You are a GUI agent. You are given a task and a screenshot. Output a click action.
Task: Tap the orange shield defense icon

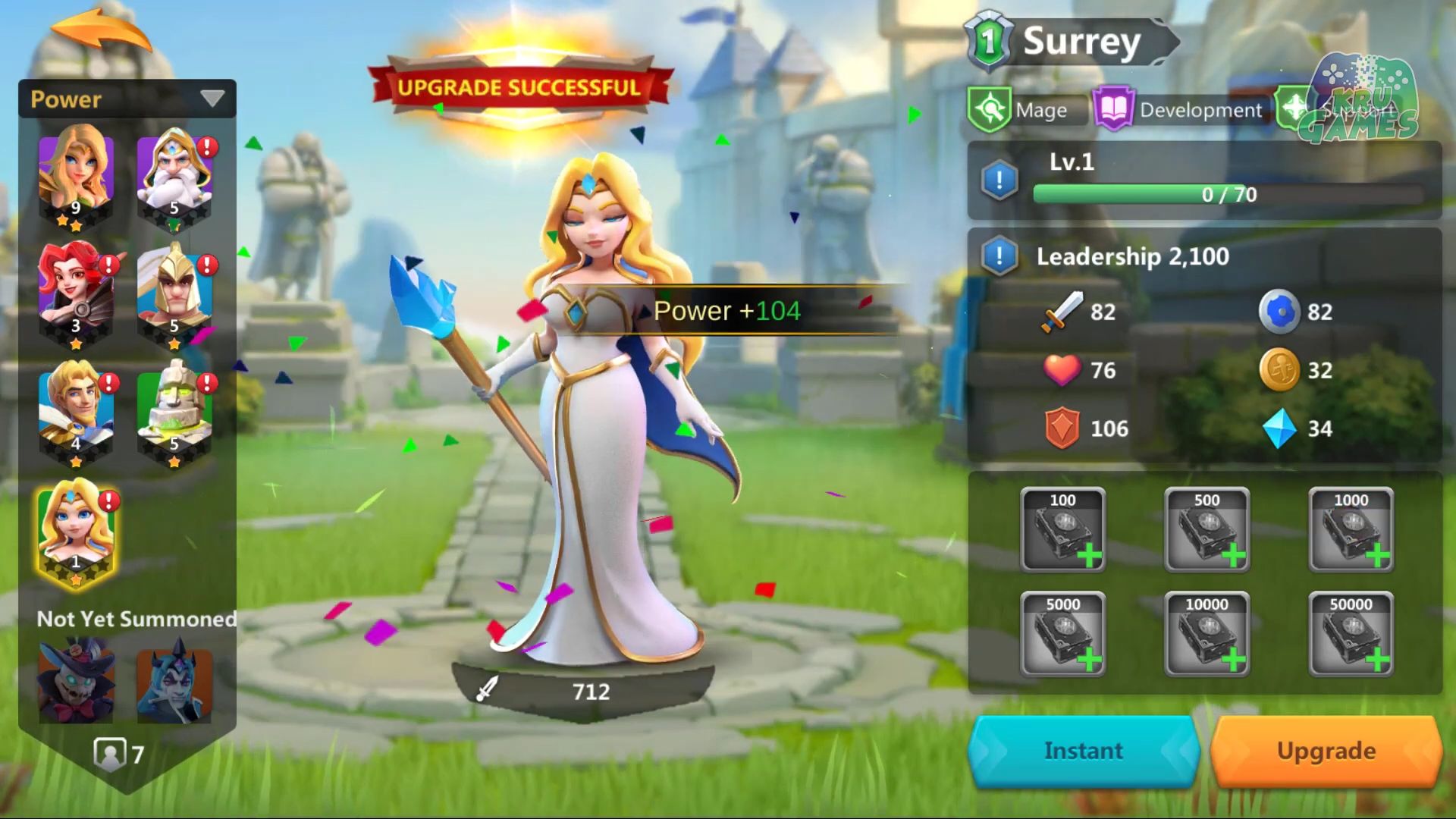coord(1064,428)
